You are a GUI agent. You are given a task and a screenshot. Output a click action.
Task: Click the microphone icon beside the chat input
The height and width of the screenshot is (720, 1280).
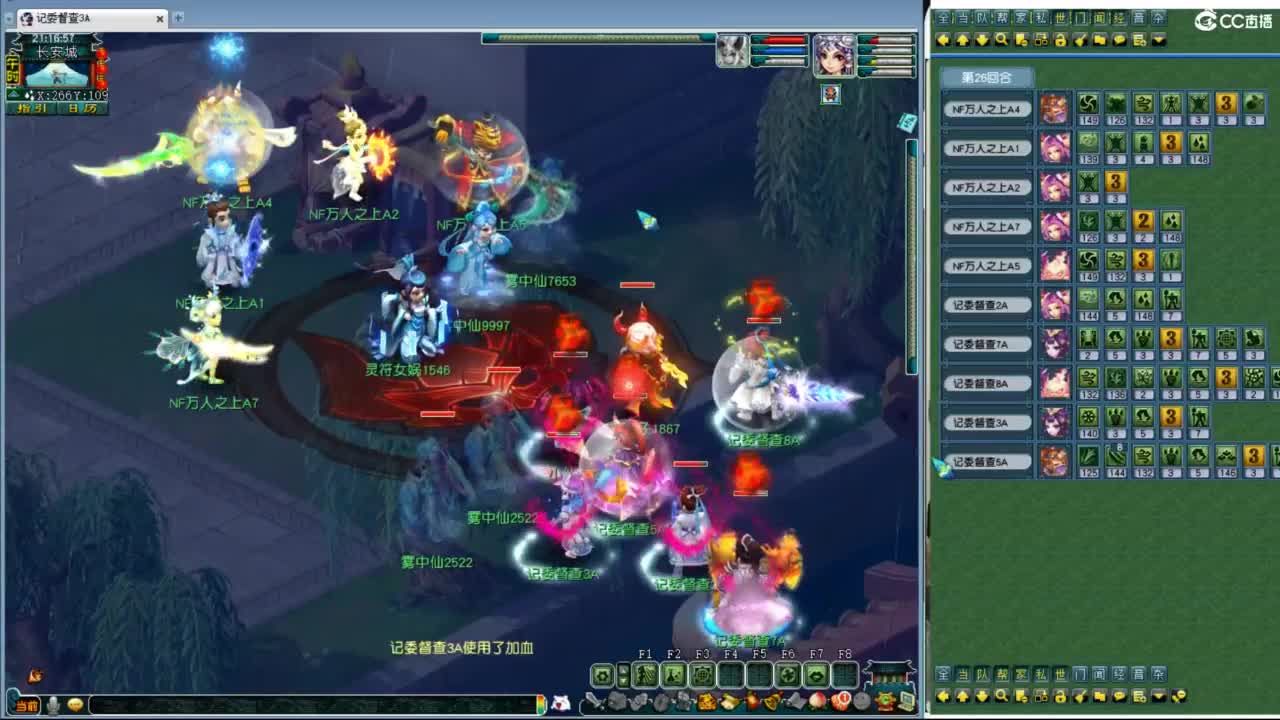[55, 704]
